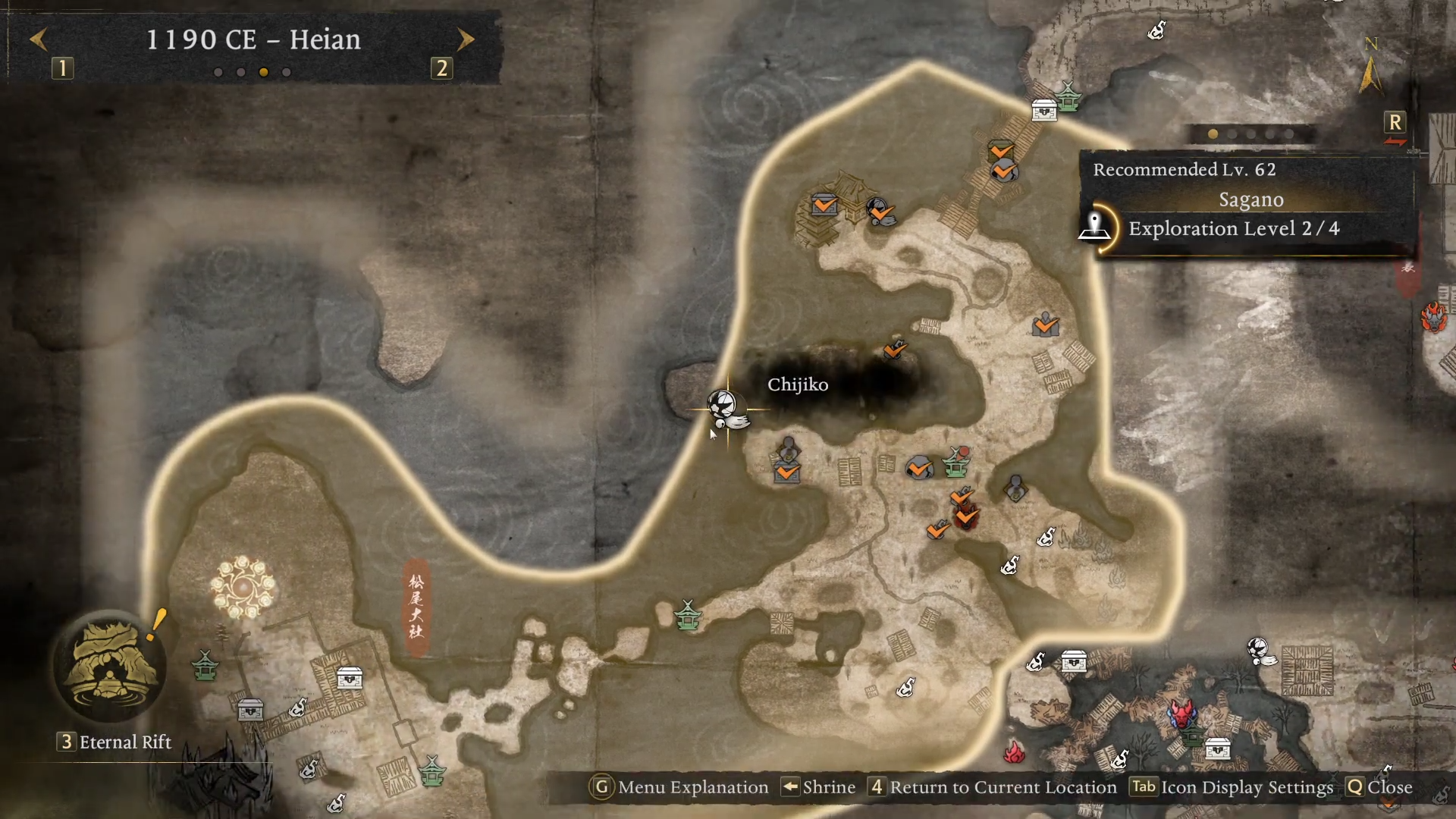Screen dimensions: 1456x819
Task: Select the Menu Explanation option
Action: coord(679,787)
